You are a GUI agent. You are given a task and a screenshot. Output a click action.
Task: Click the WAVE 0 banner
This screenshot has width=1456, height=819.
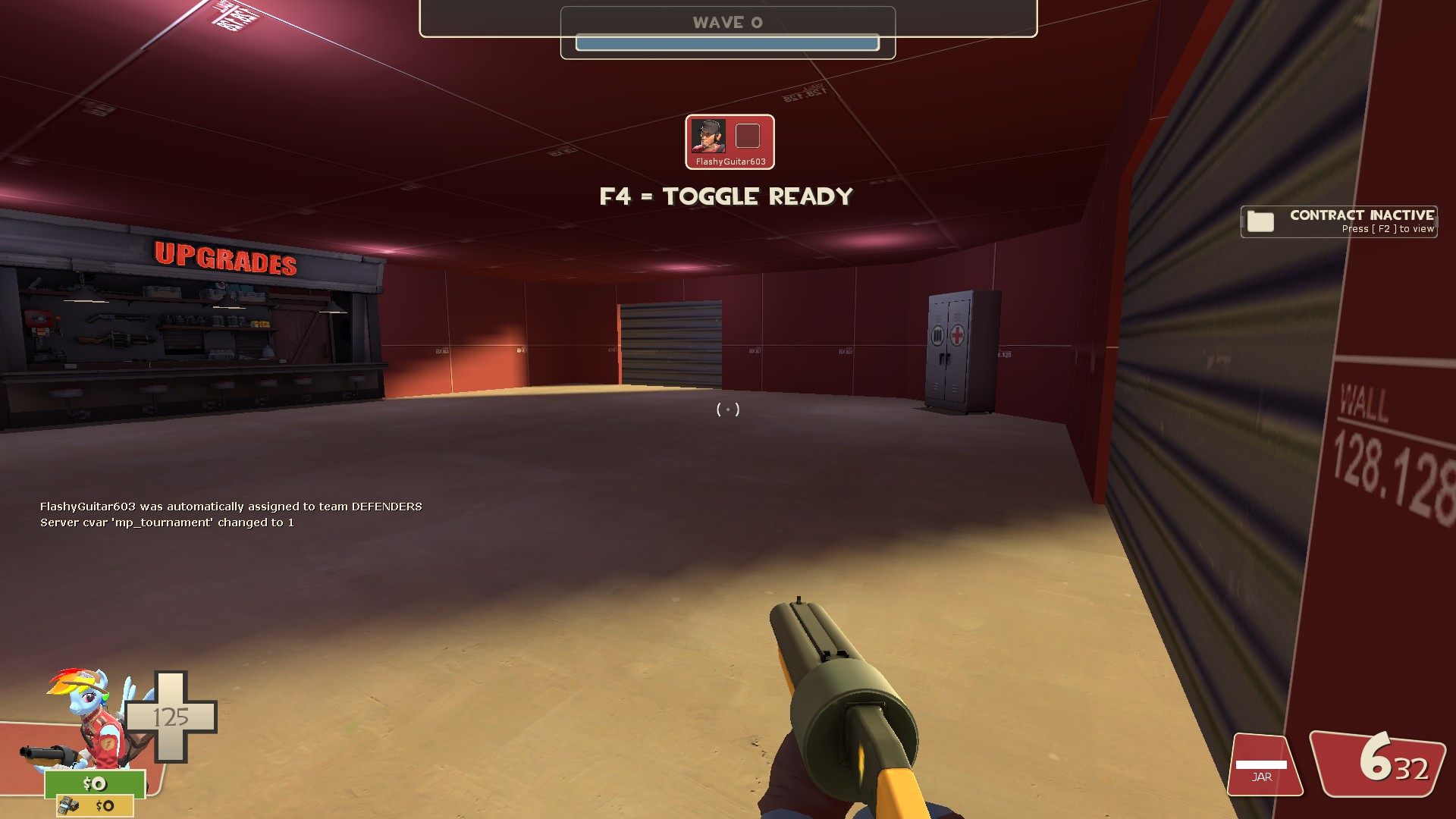pos(727,22)
